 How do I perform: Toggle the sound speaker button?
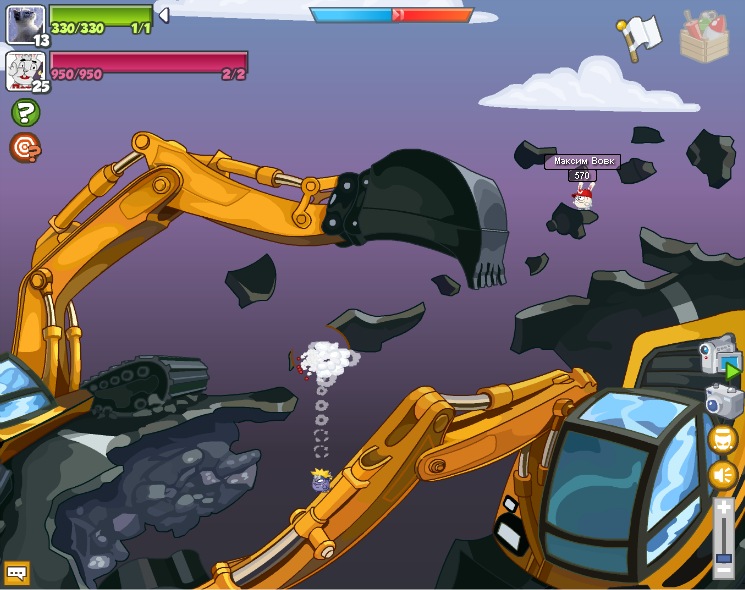723,475
